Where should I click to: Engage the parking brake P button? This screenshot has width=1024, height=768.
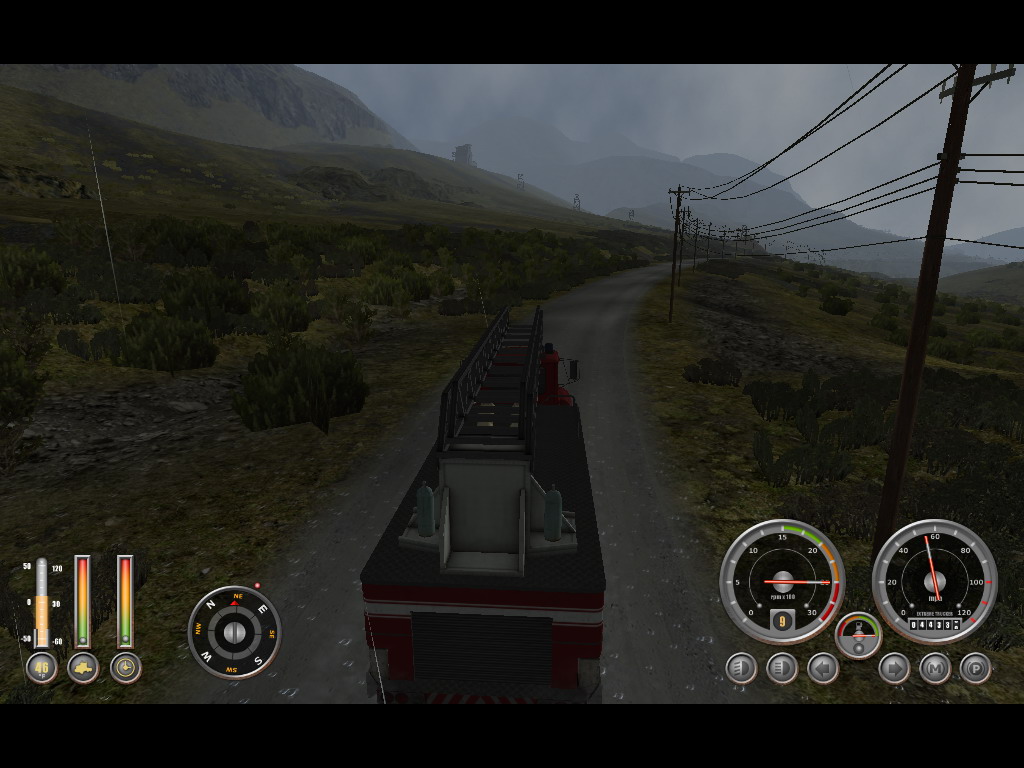[976, 668]
